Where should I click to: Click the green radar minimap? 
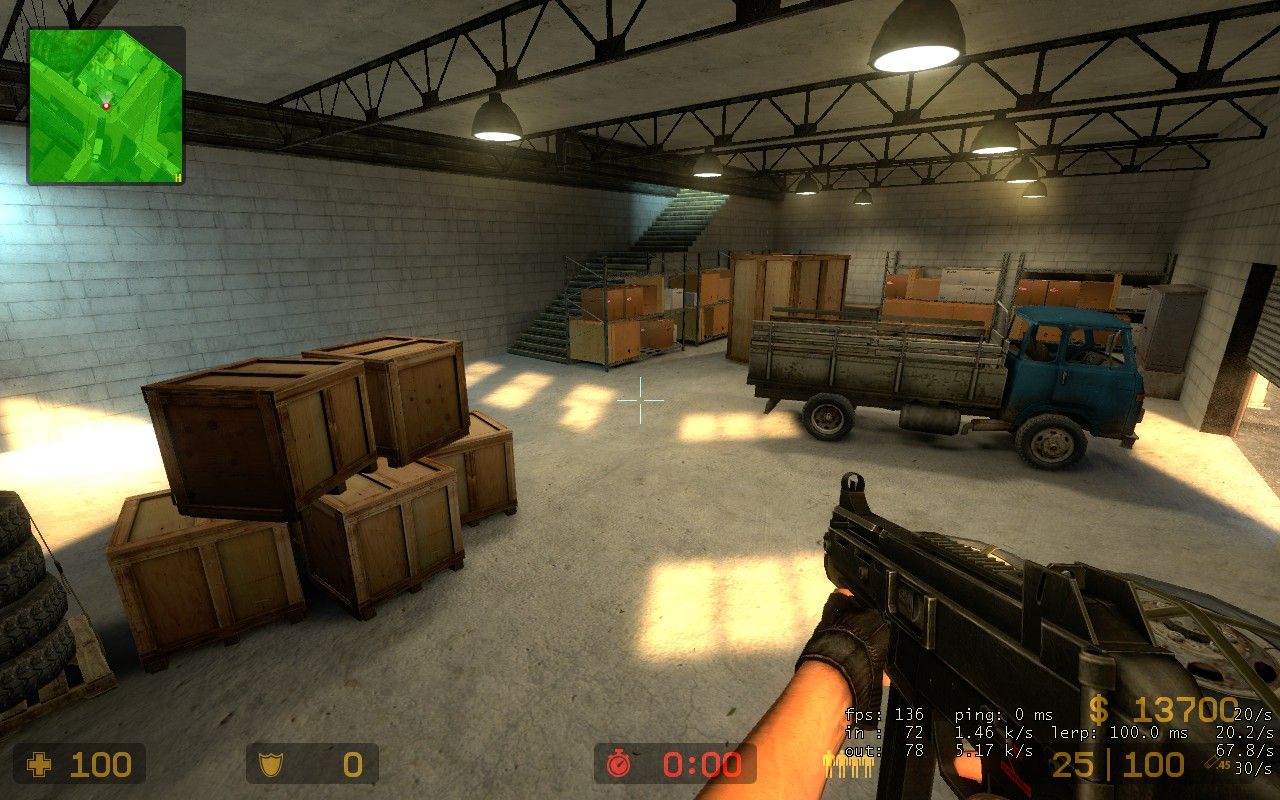coord(105,106)
